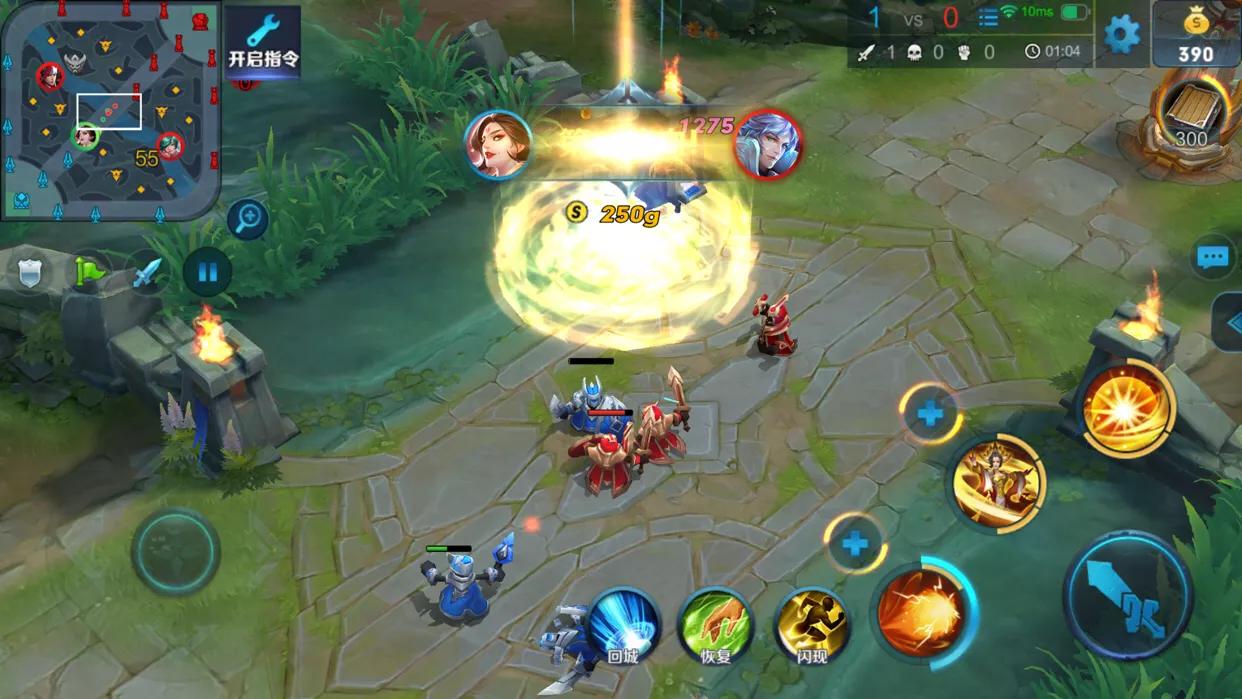Trigger the basic attack sword button

tap(1127, 595)
